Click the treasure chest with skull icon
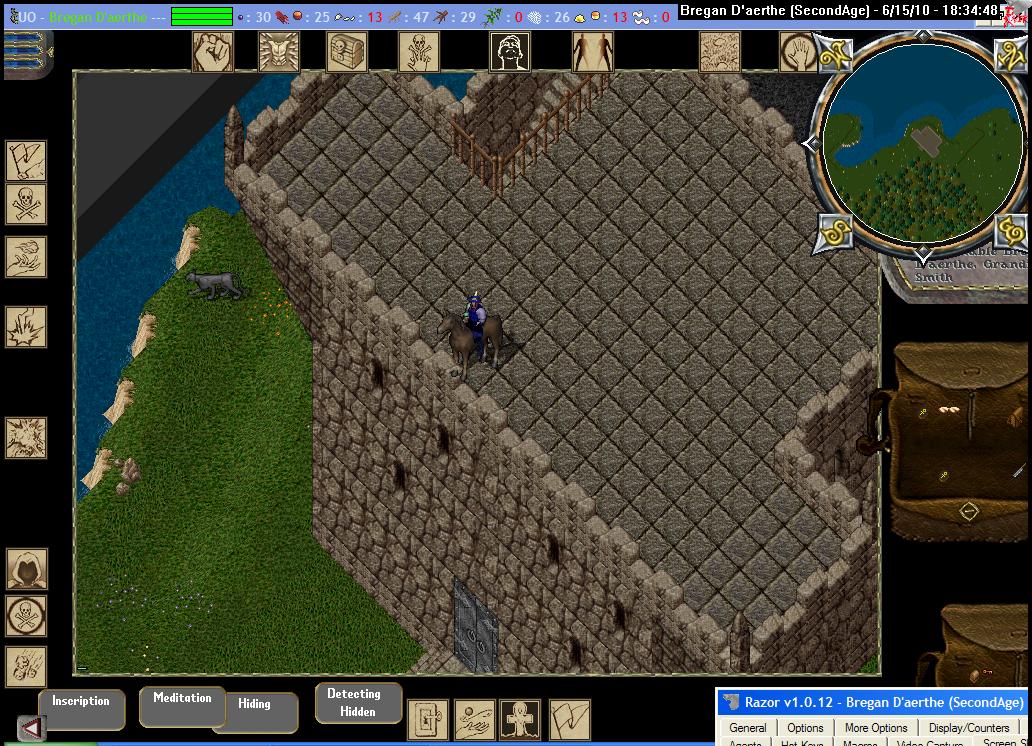1032x746 pixels. point(347,52)
